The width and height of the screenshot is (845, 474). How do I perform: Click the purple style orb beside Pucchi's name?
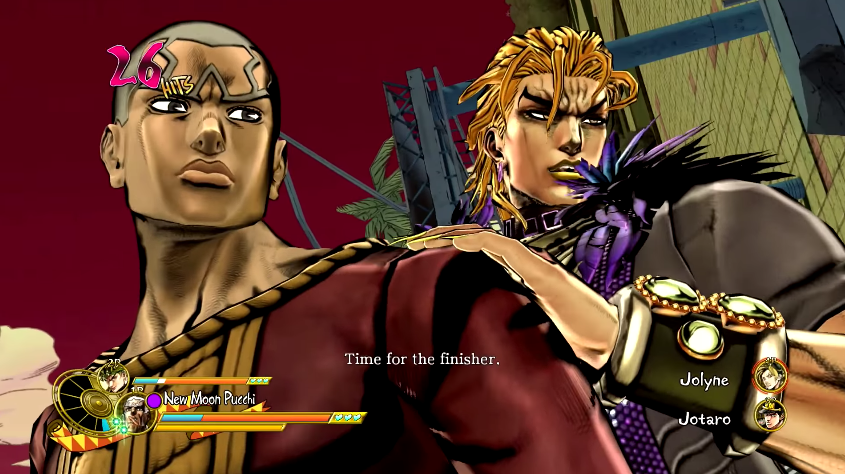(154, 400)
